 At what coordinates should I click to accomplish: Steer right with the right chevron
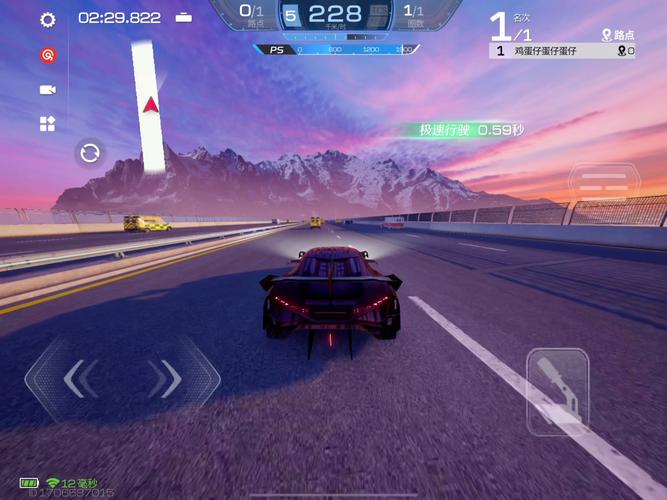[x=166, y=378]
